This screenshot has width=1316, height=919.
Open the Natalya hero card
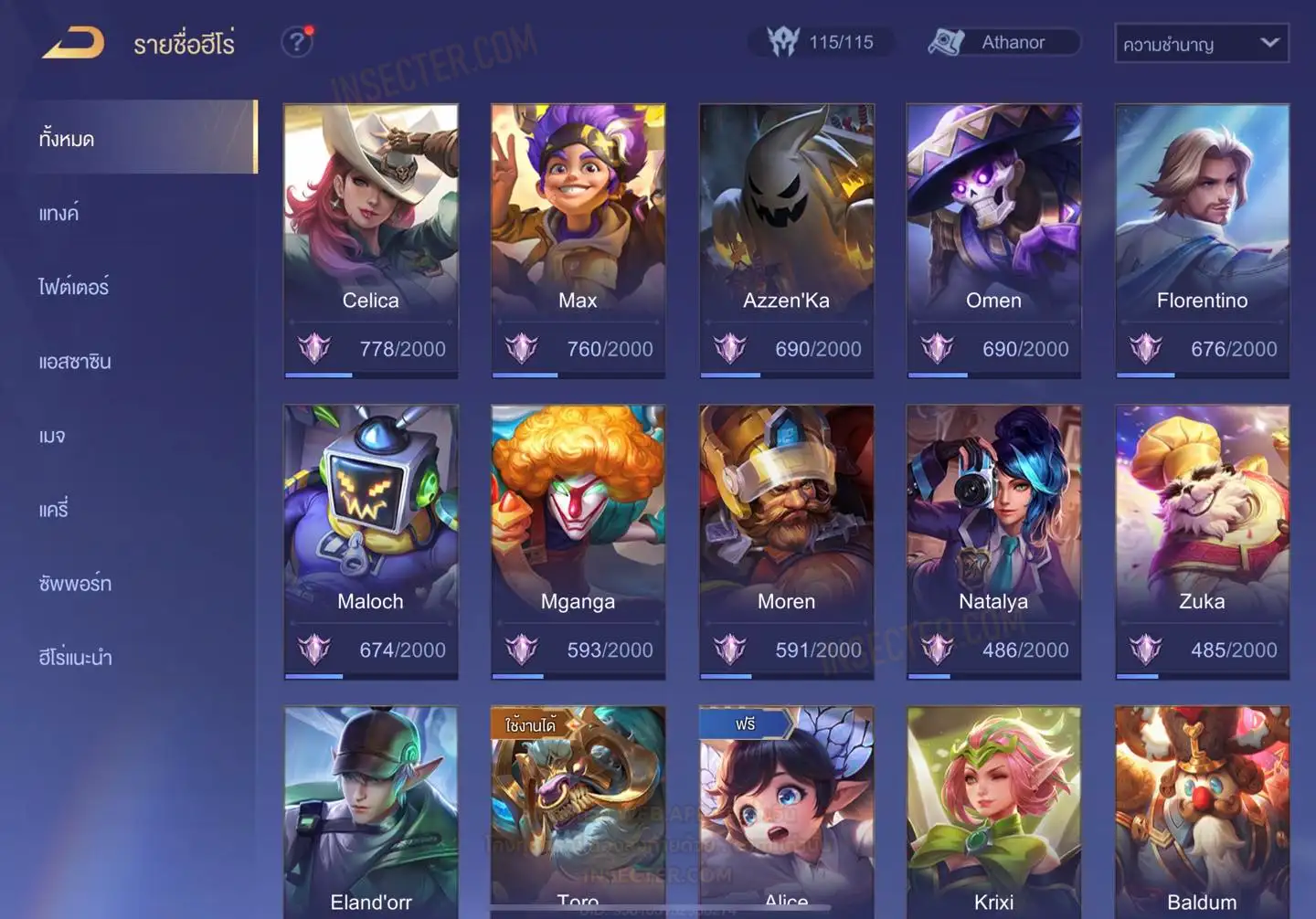point(993,541)
